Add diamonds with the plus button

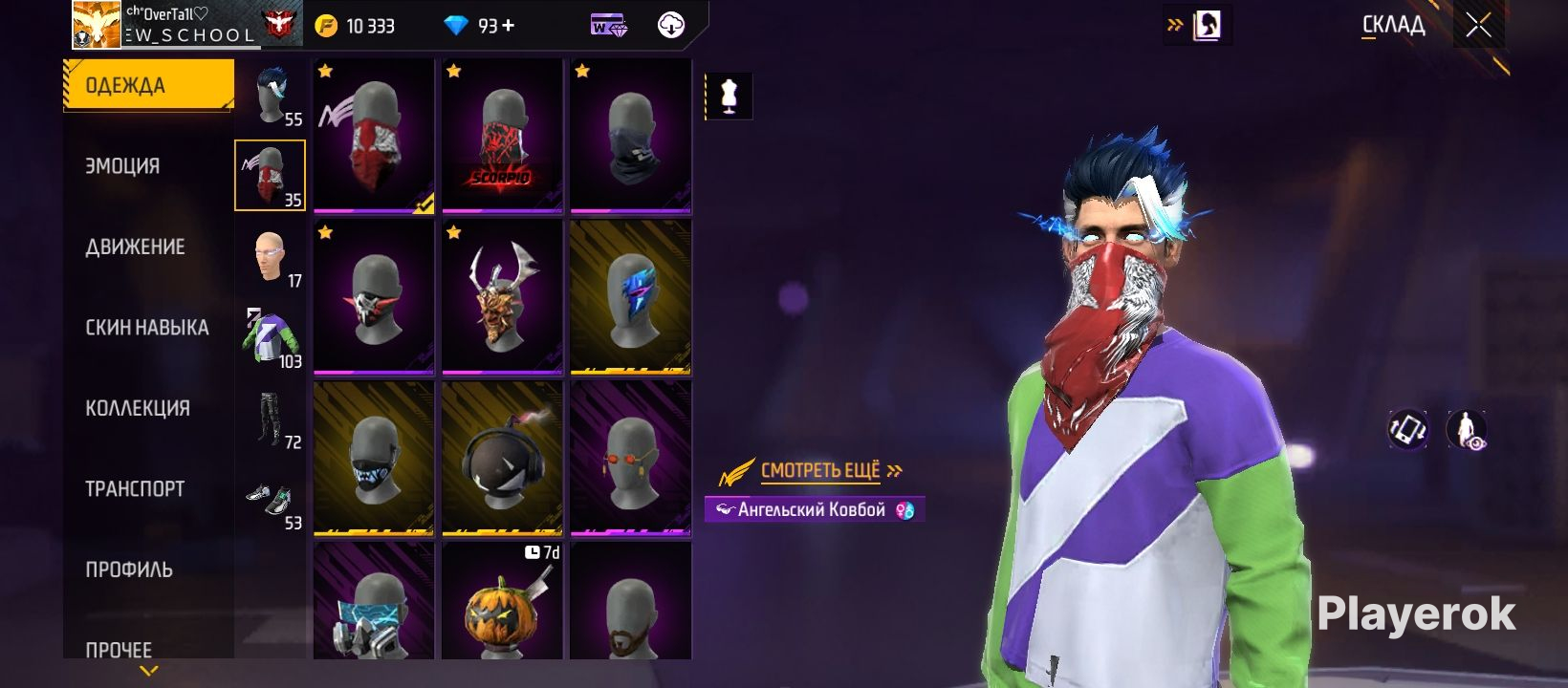coord(509,26)
